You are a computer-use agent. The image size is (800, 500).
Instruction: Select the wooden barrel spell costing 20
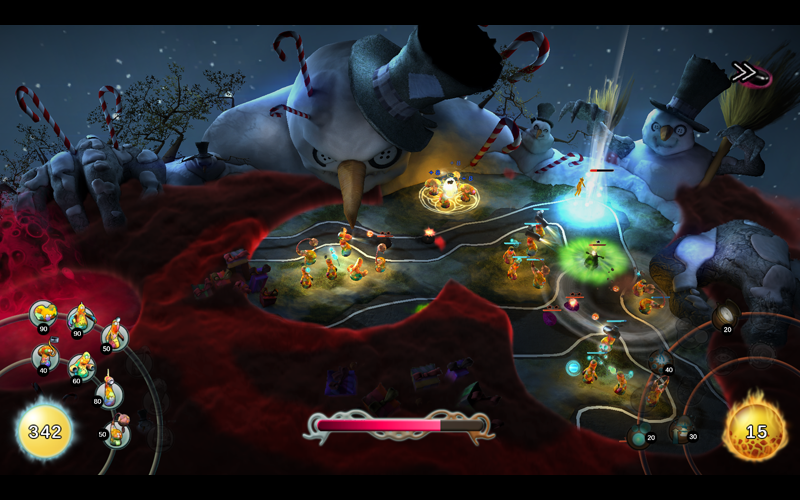(724, 317)
